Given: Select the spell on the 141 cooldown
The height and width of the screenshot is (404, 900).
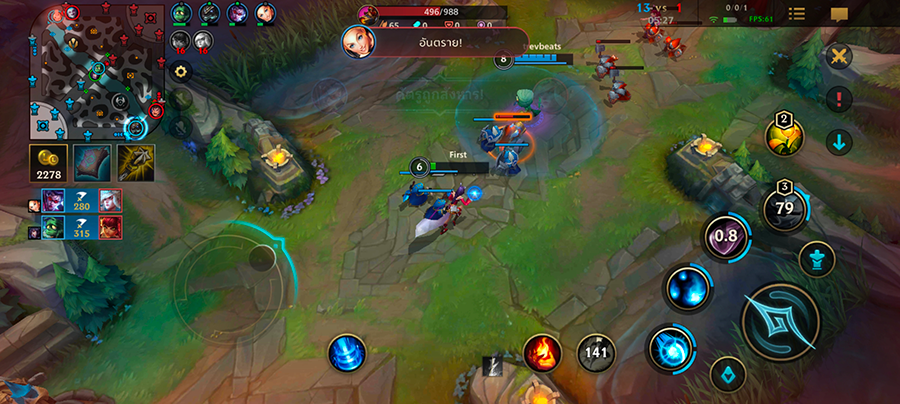Looking at the screenshot, I should [596, 352].
